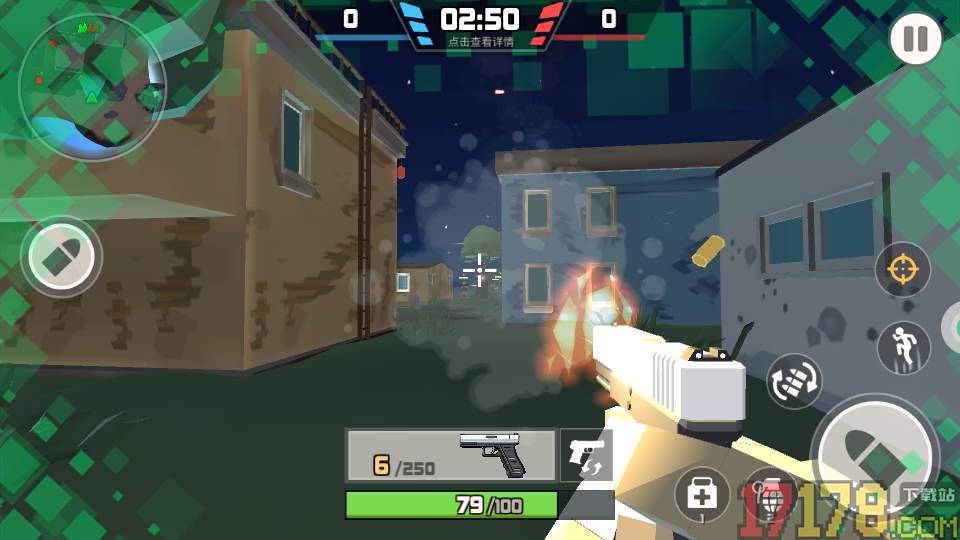
Task: Select the current pistol weapon slot
Action: (x=451, y=456)
